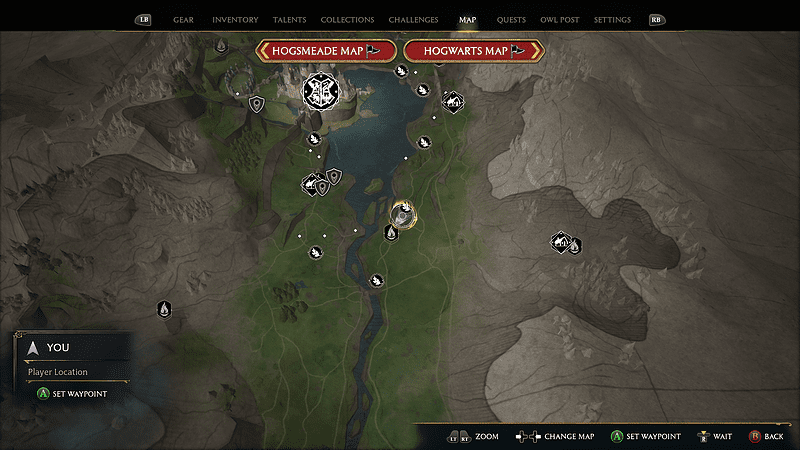
Task: Select the Map tab
Action: (467, 19)
